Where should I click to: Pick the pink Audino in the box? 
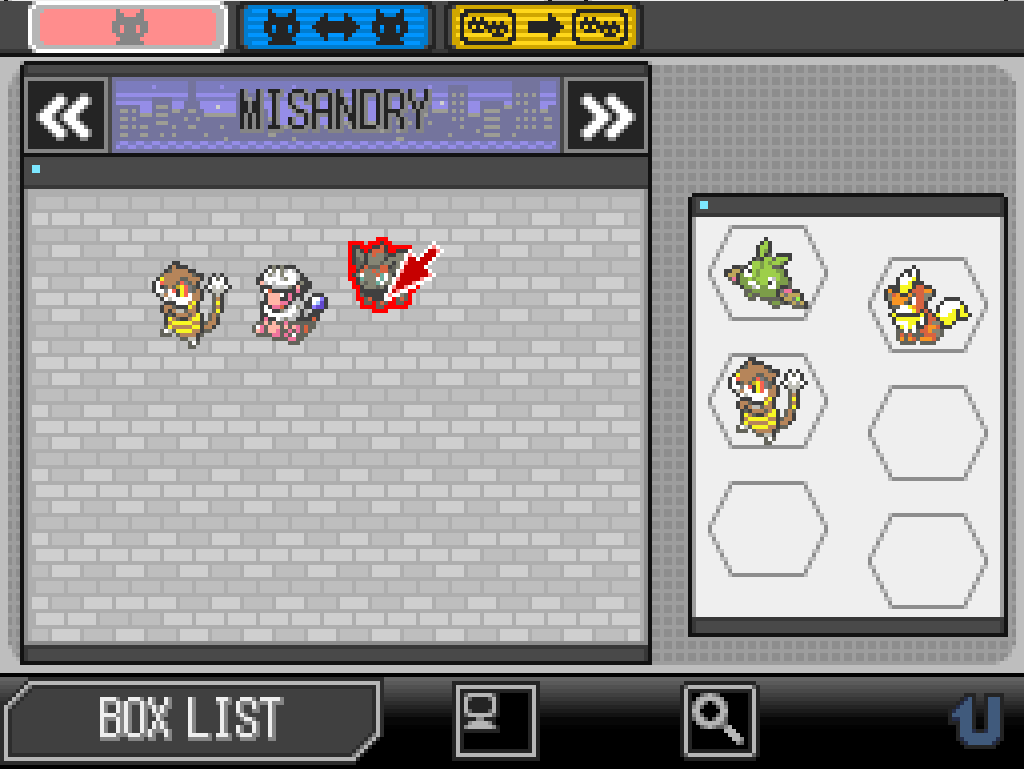287,302
